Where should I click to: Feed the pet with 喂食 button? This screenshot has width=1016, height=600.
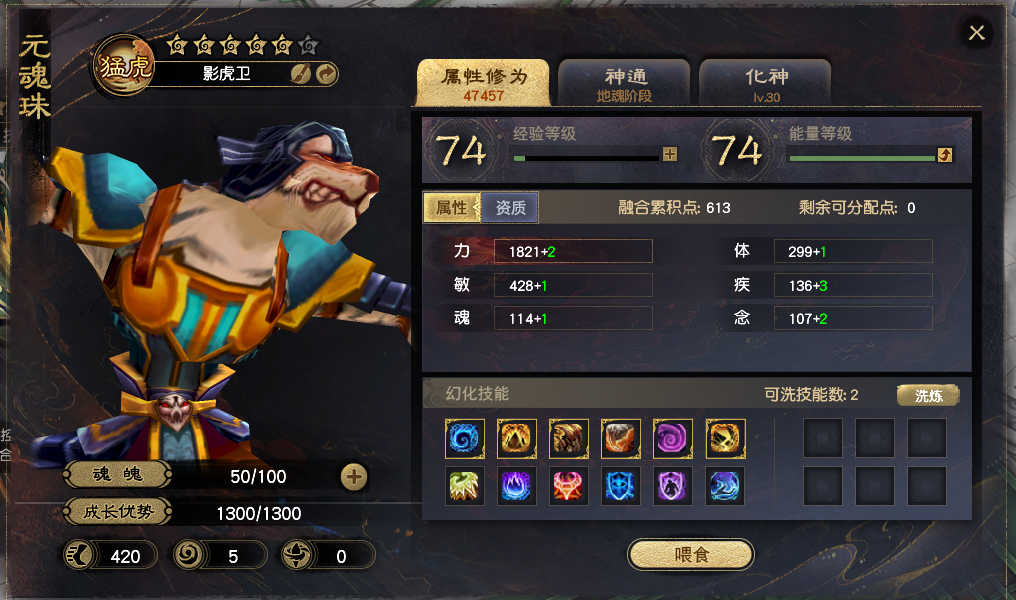tap(691, 554)
